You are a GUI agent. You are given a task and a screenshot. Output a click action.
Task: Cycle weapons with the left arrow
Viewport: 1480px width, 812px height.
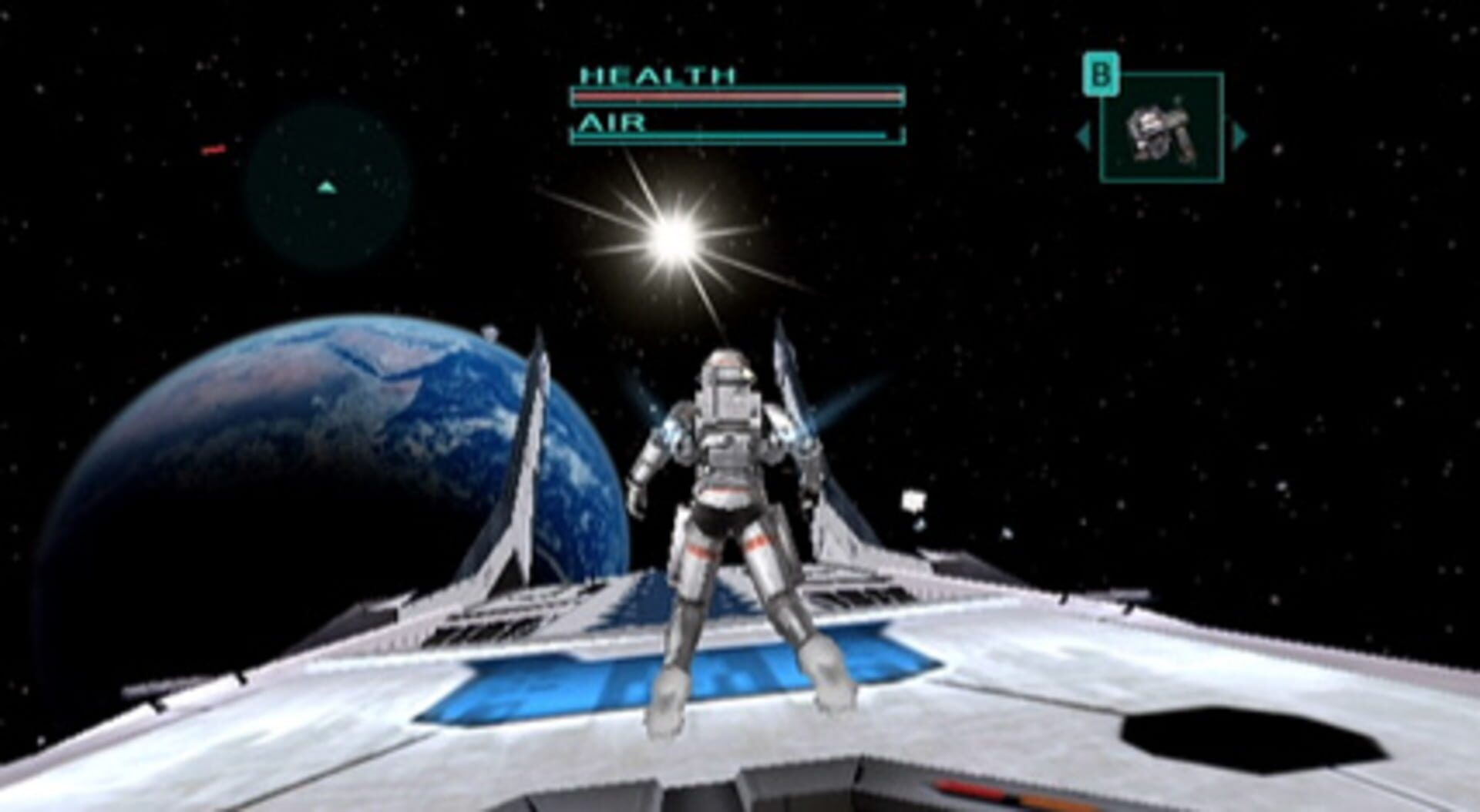click(1082, 136)
